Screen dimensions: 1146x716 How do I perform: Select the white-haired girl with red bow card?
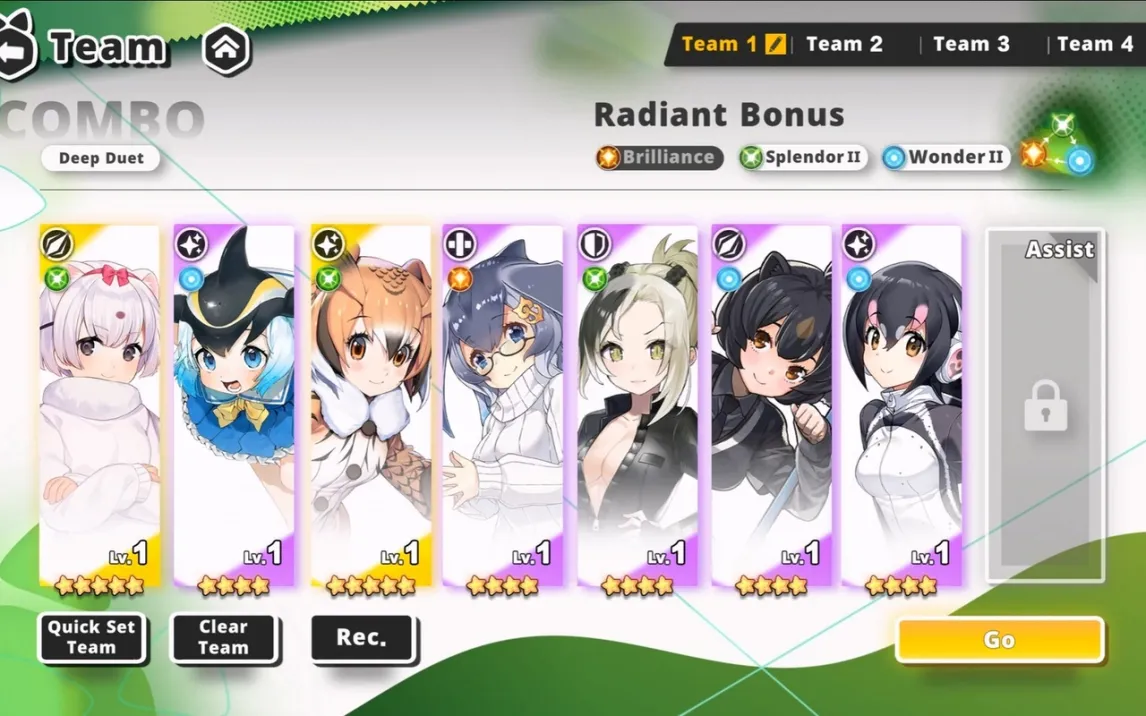[99, 405]
